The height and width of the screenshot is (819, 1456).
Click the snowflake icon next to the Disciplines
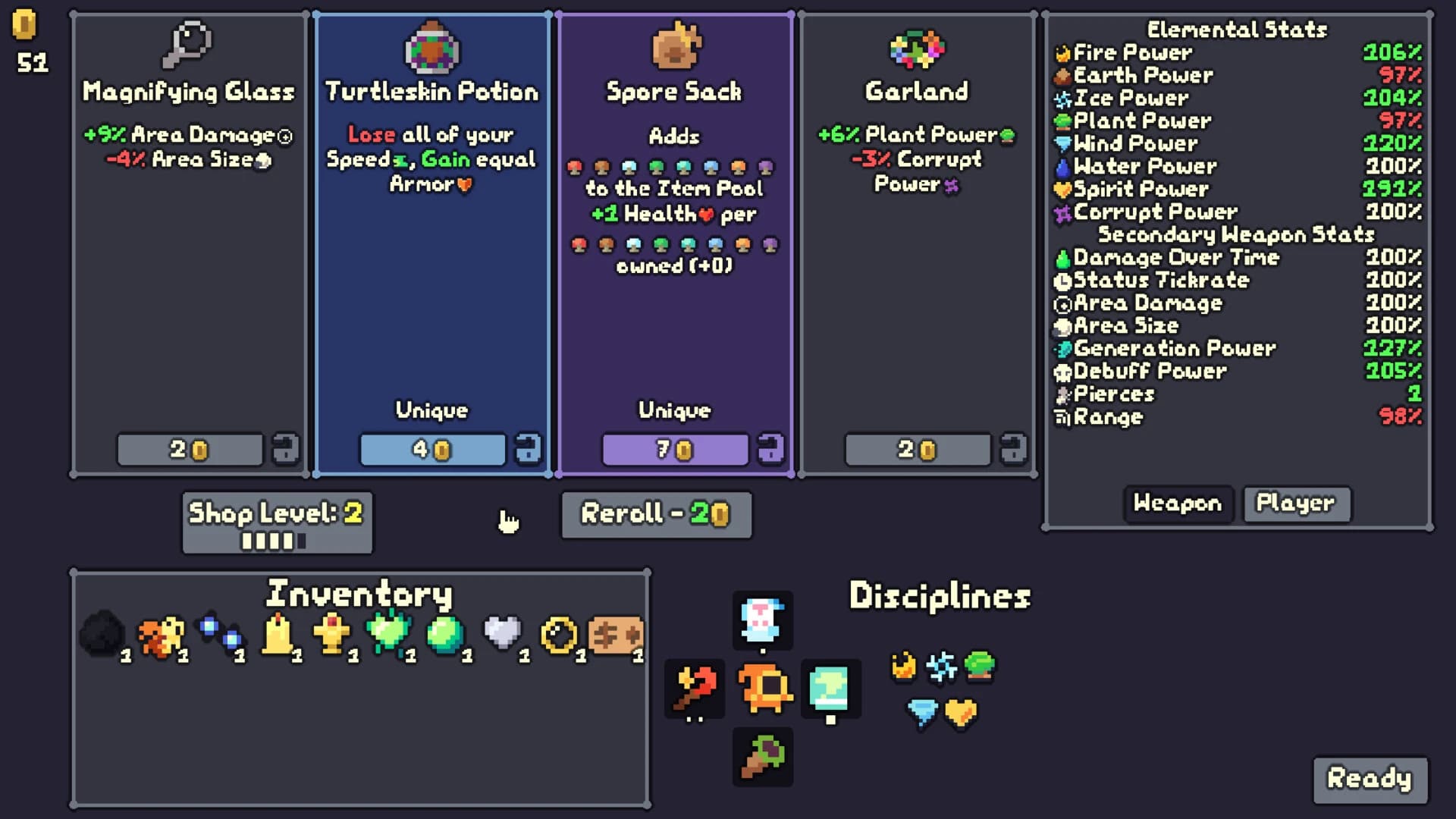[x=942, y=667]
